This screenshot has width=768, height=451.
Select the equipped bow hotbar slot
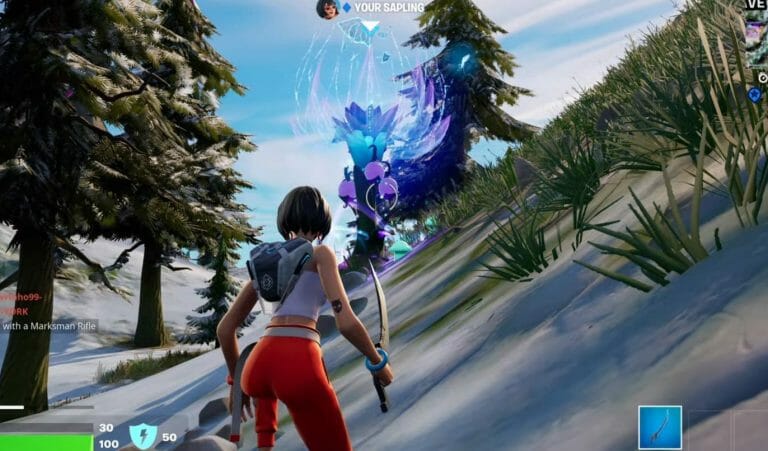(660, 426)
